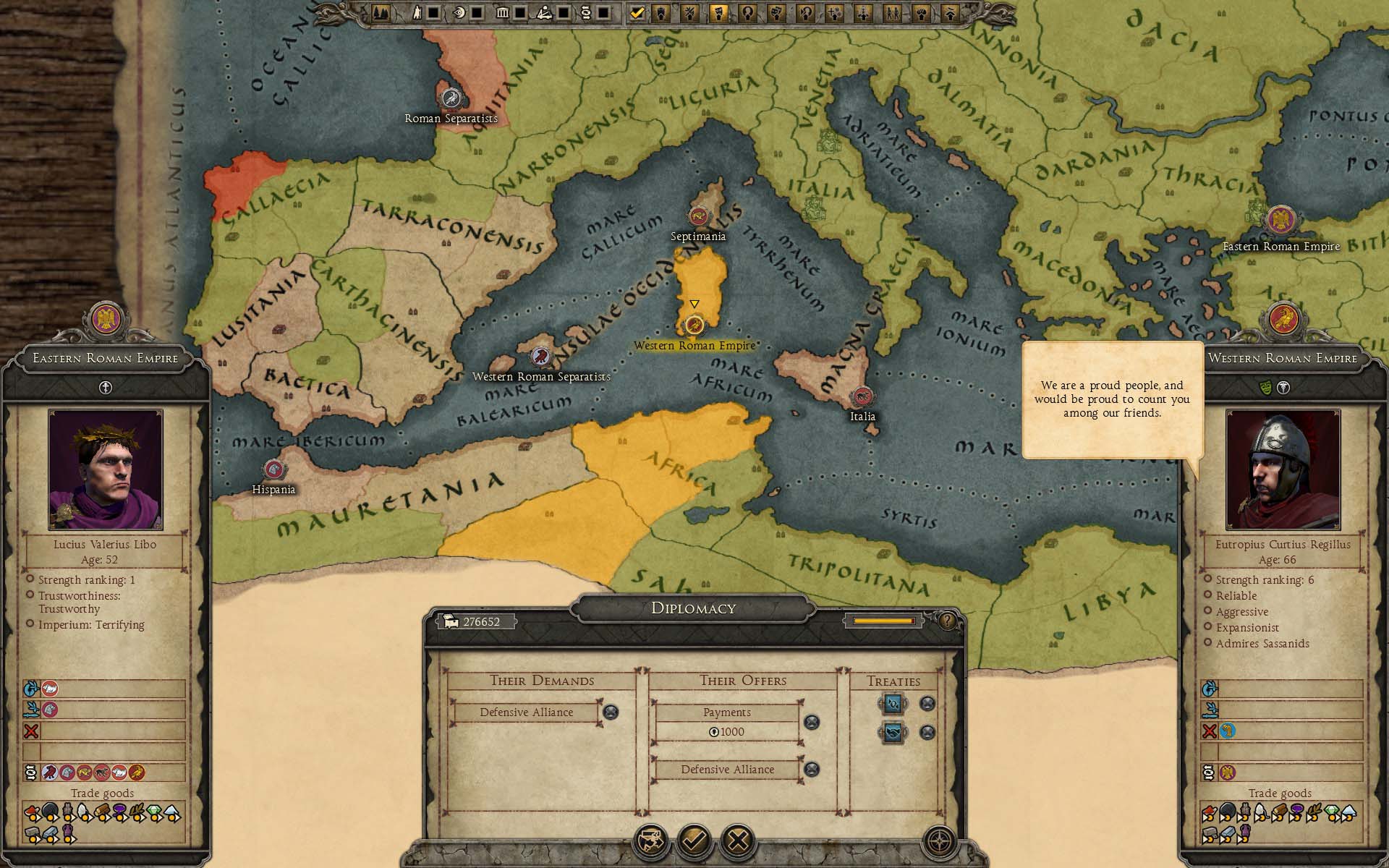This screenshot has width=1389, height=868.
Task: Remove Defensive Alliance from Their Demands
Action: point(611,712)
